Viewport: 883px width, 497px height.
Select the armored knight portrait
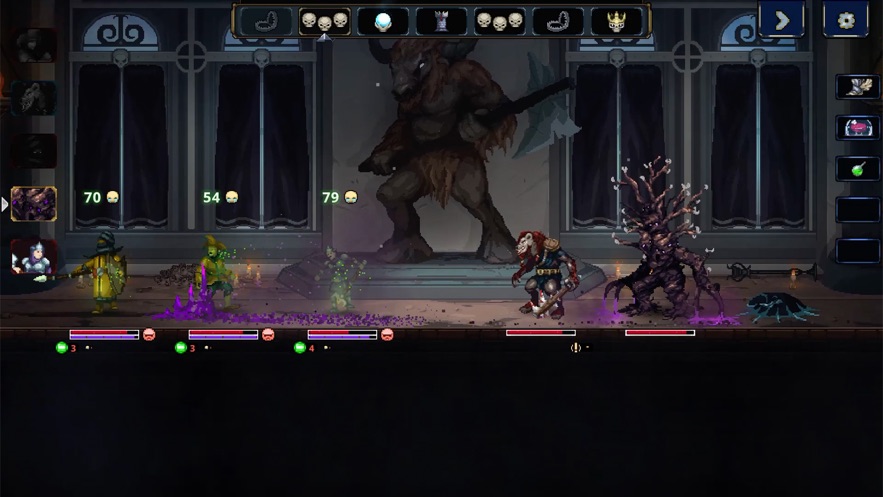(34, 257)
